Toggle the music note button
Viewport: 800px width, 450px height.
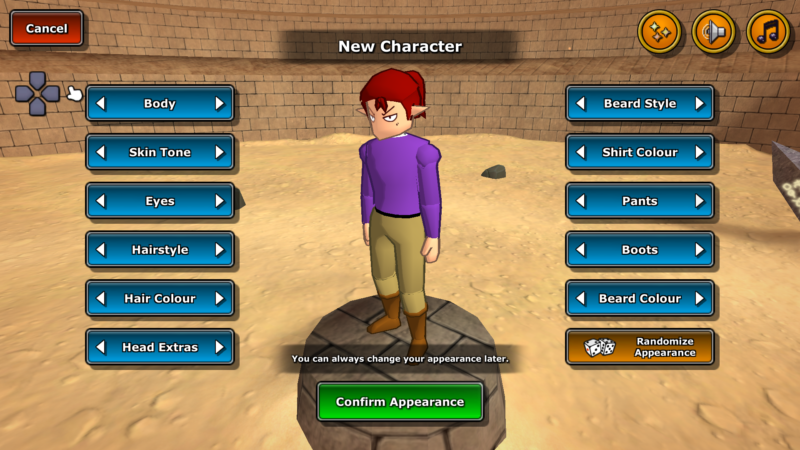767,32
